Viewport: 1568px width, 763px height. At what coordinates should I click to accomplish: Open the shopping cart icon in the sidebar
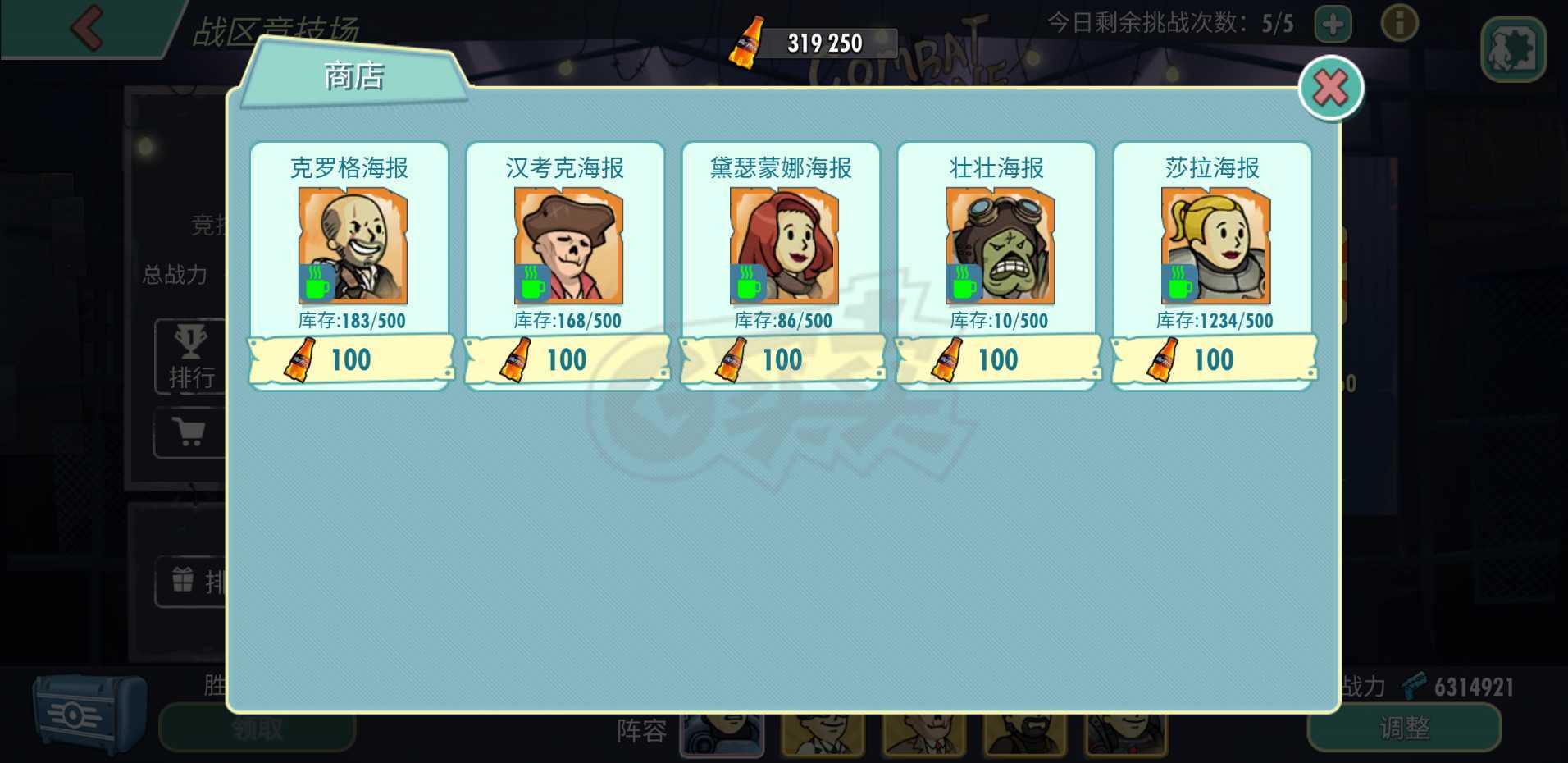(x=190, y=432)
